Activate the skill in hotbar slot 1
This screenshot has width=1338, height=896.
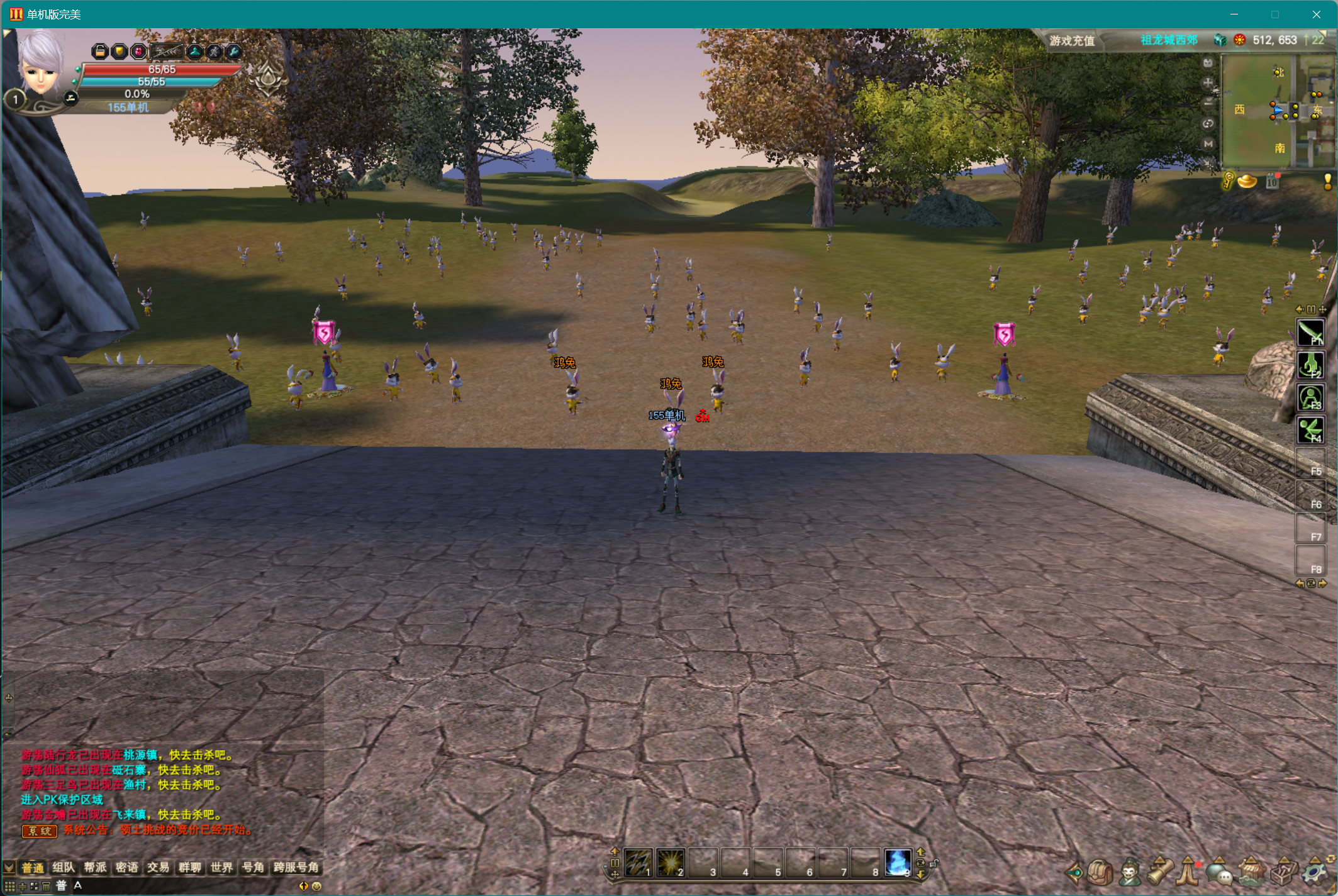coord(637,862)
